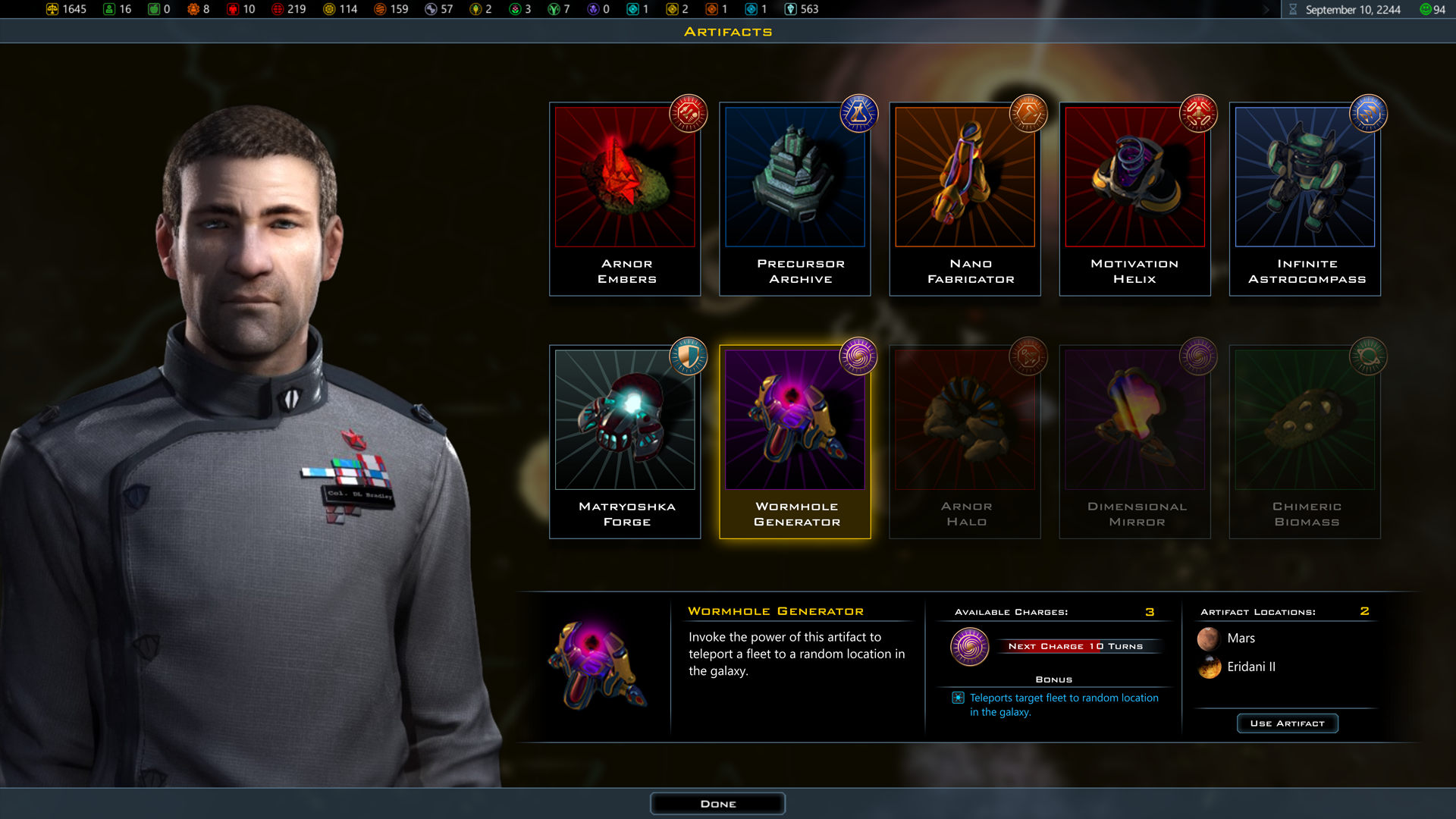Select the grayed-out Arnor Halo card
The height and width of the screenshot is (819, 1456).
[x=965, y=441]
